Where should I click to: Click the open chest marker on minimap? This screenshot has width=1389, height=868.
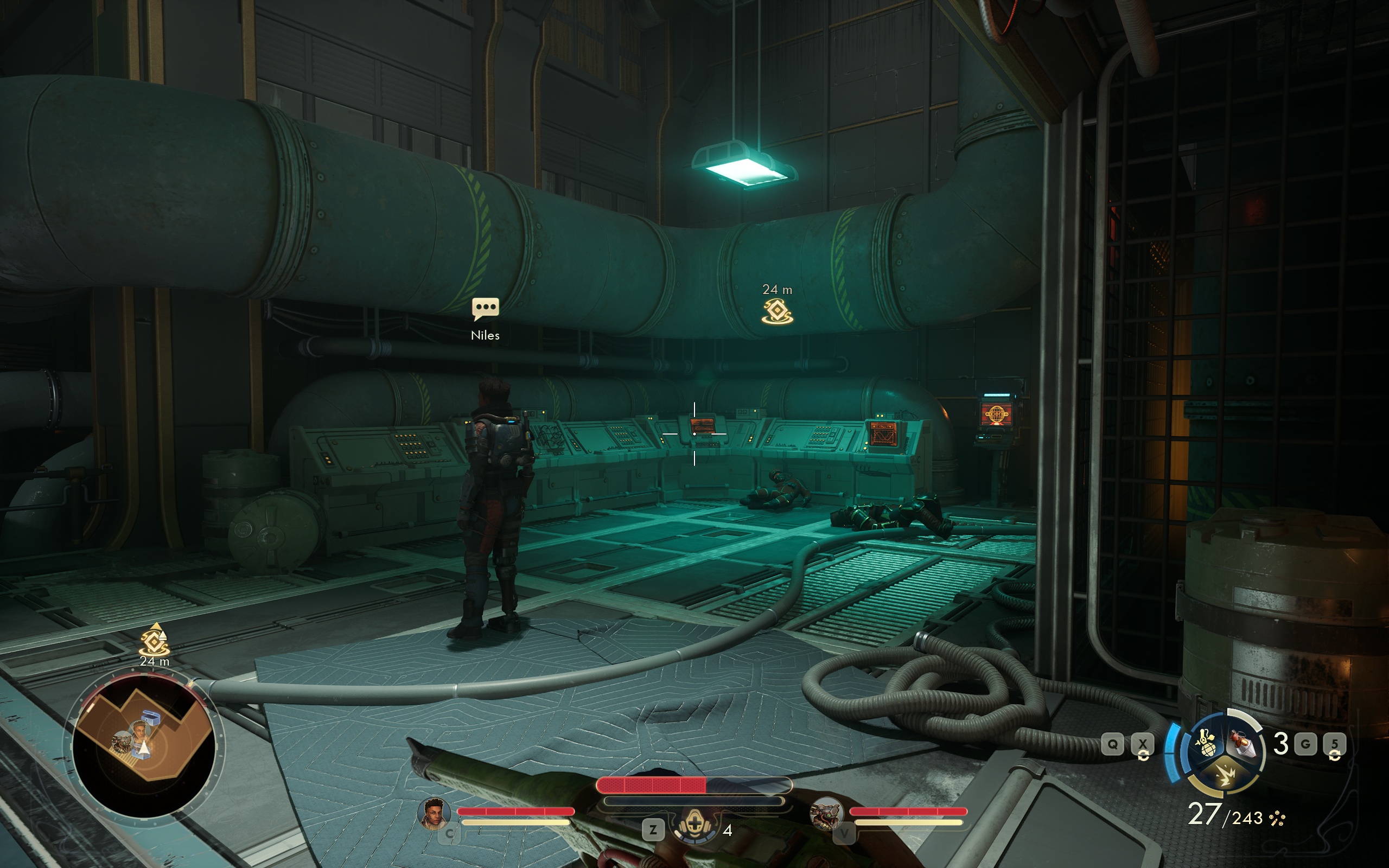pos(151,718)
